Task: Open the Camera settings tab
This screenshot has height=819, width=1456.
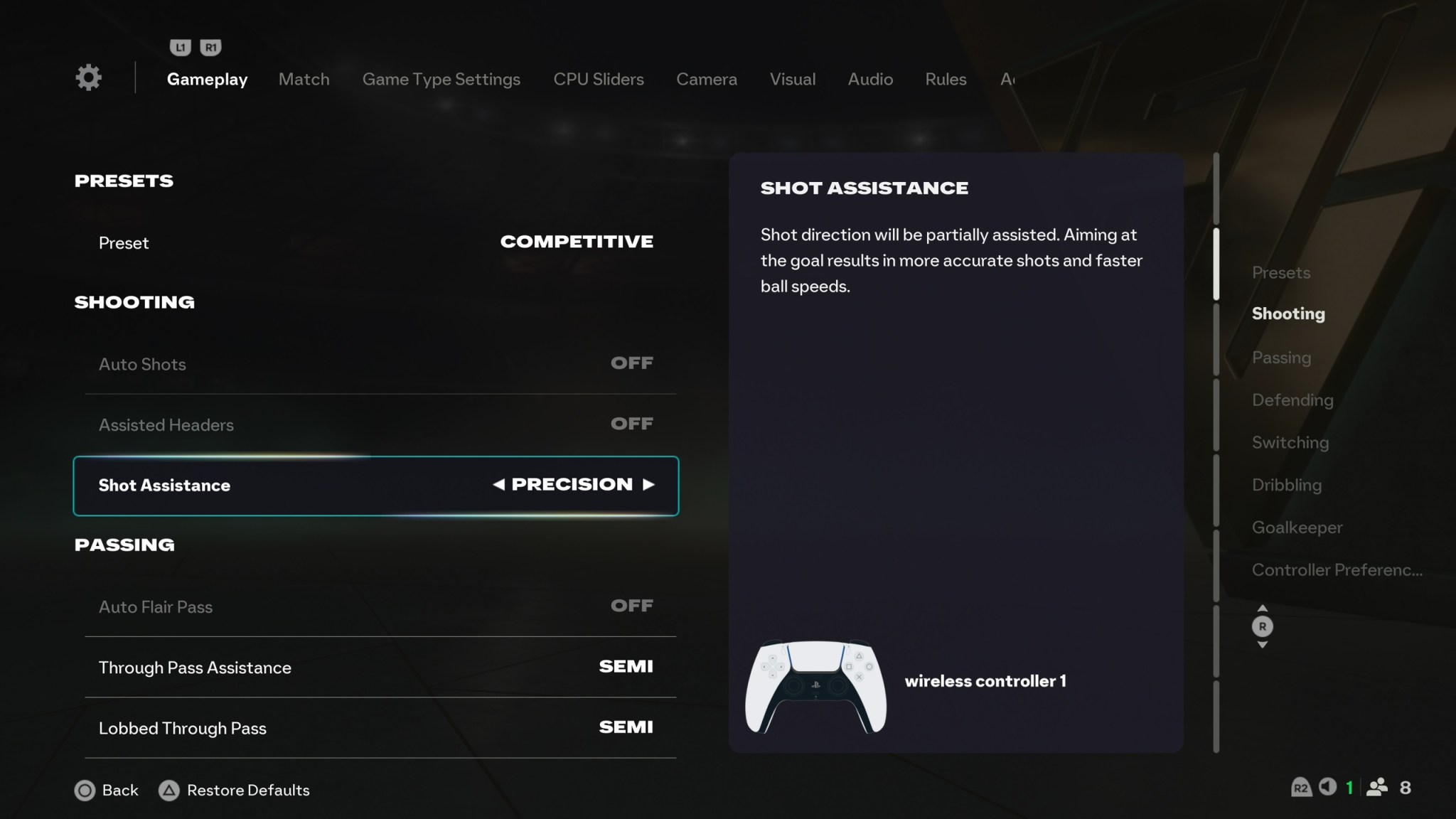Action: pos(706,79)
